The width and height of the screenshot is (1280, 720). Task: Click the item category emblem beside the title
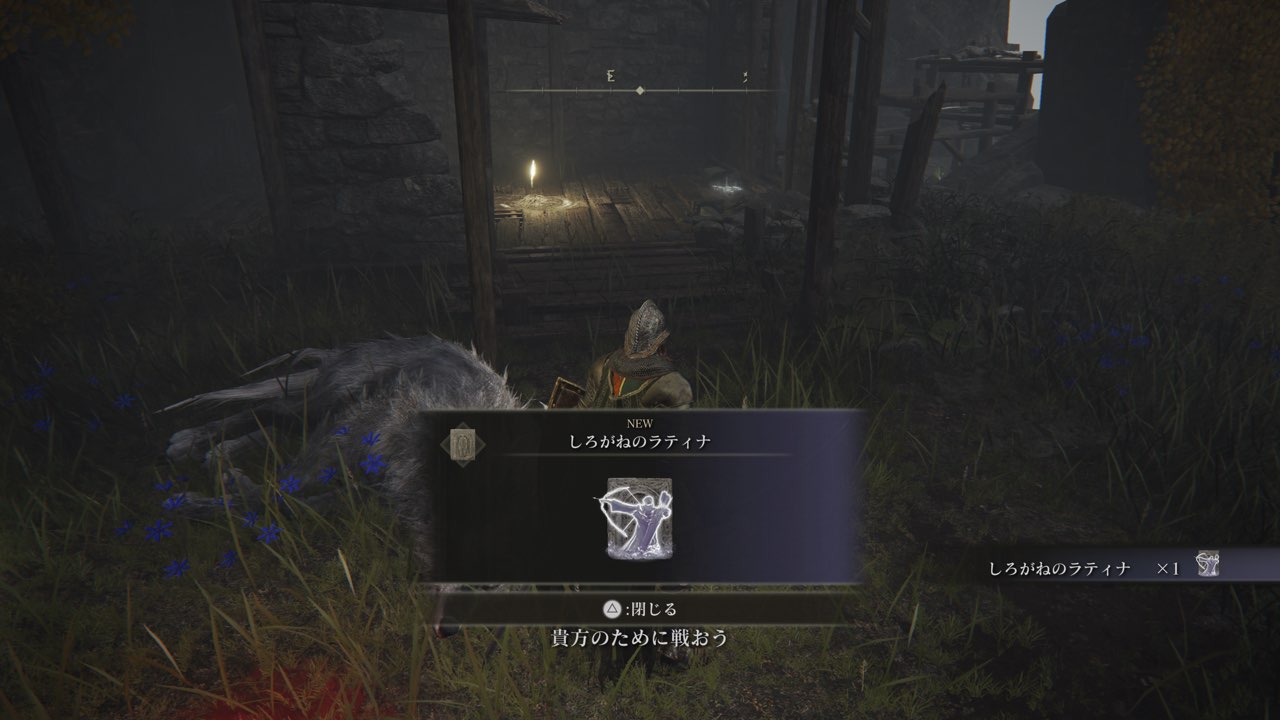tap(462, 442)
